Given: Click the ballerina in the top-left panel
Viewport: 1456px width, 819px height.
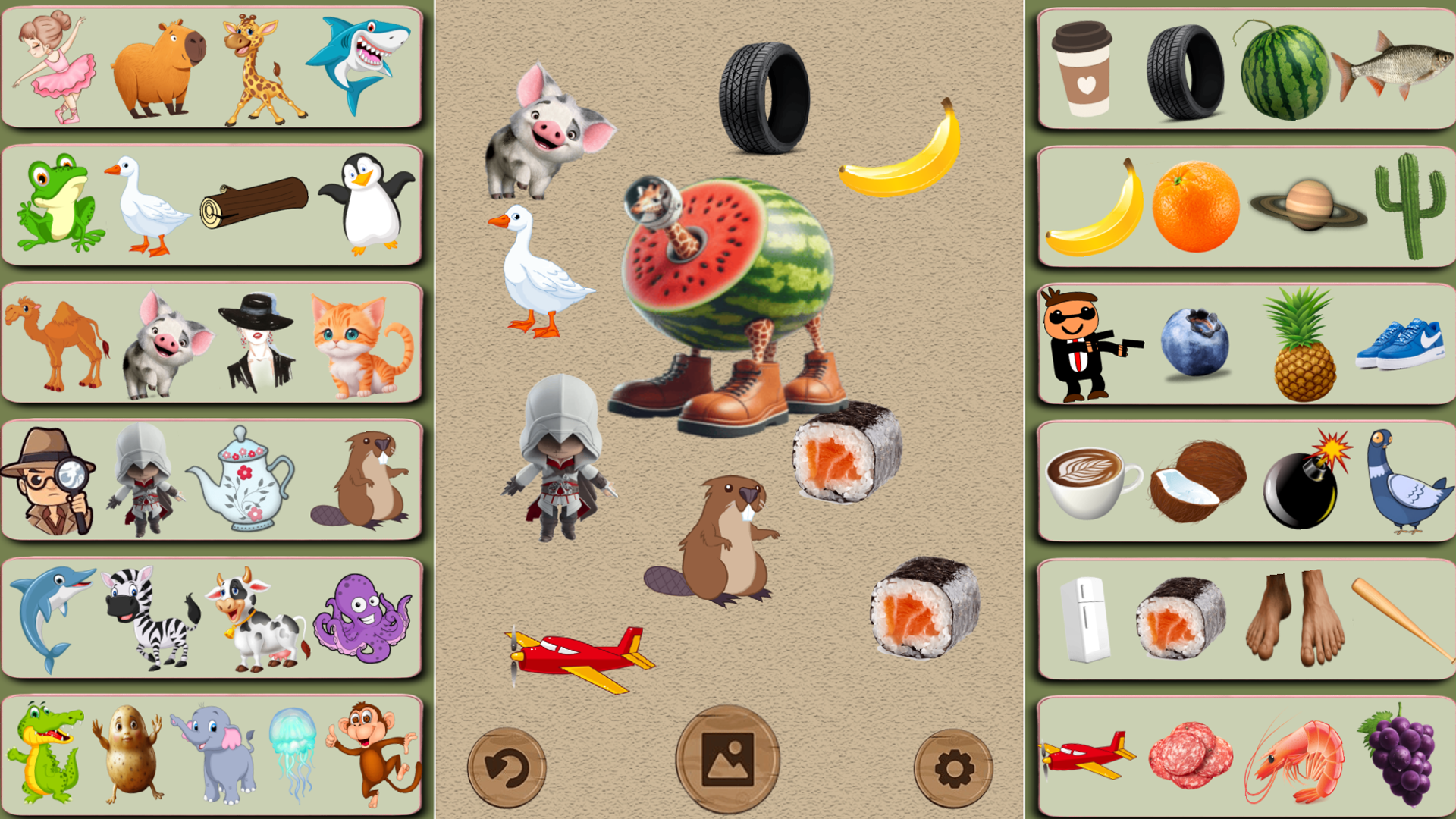Looking at the screenshot, I should pyautogui.click(x=53, y=68).
